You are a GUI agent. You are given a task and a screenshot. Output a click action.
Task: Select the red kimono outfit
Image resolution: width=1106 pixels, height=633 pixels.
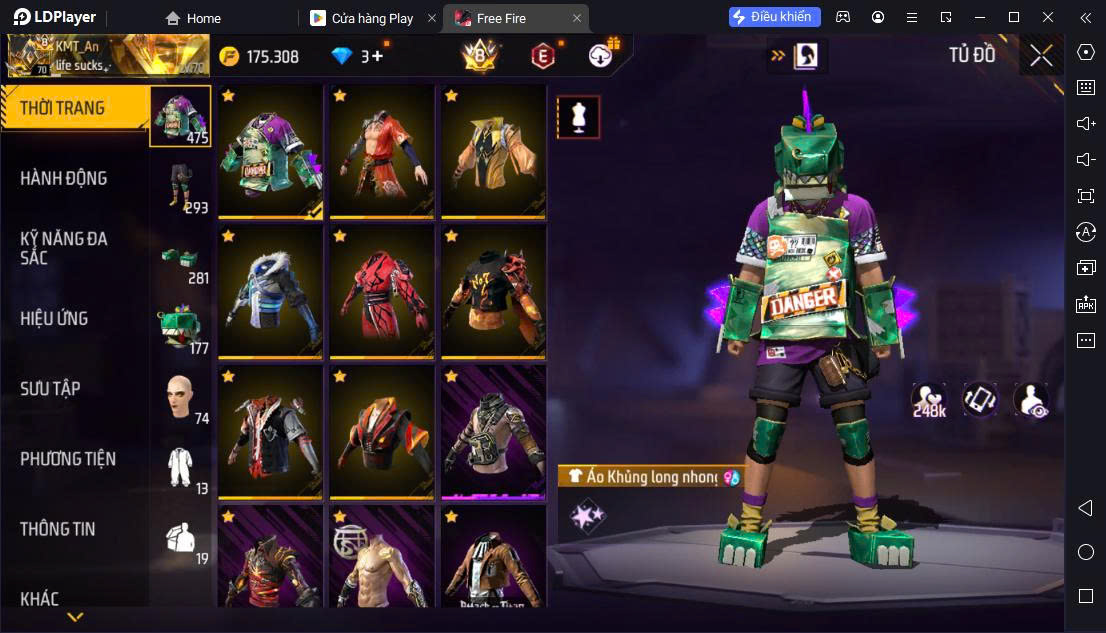click(381, 292)
